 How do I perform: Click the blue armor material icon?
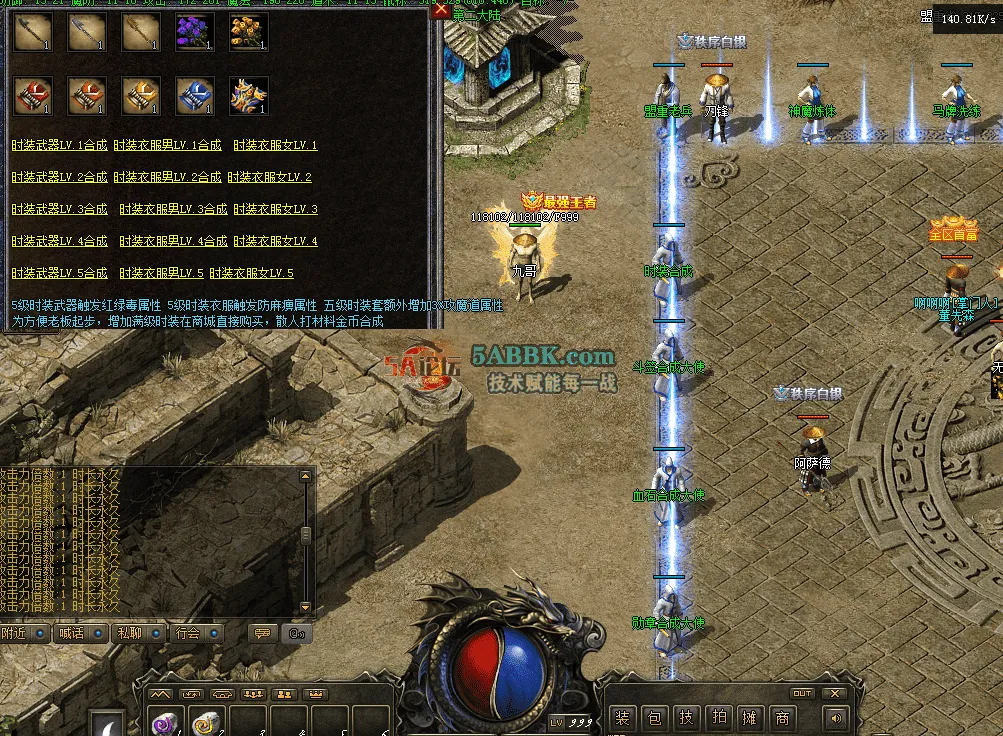click(x=194, y=97)
